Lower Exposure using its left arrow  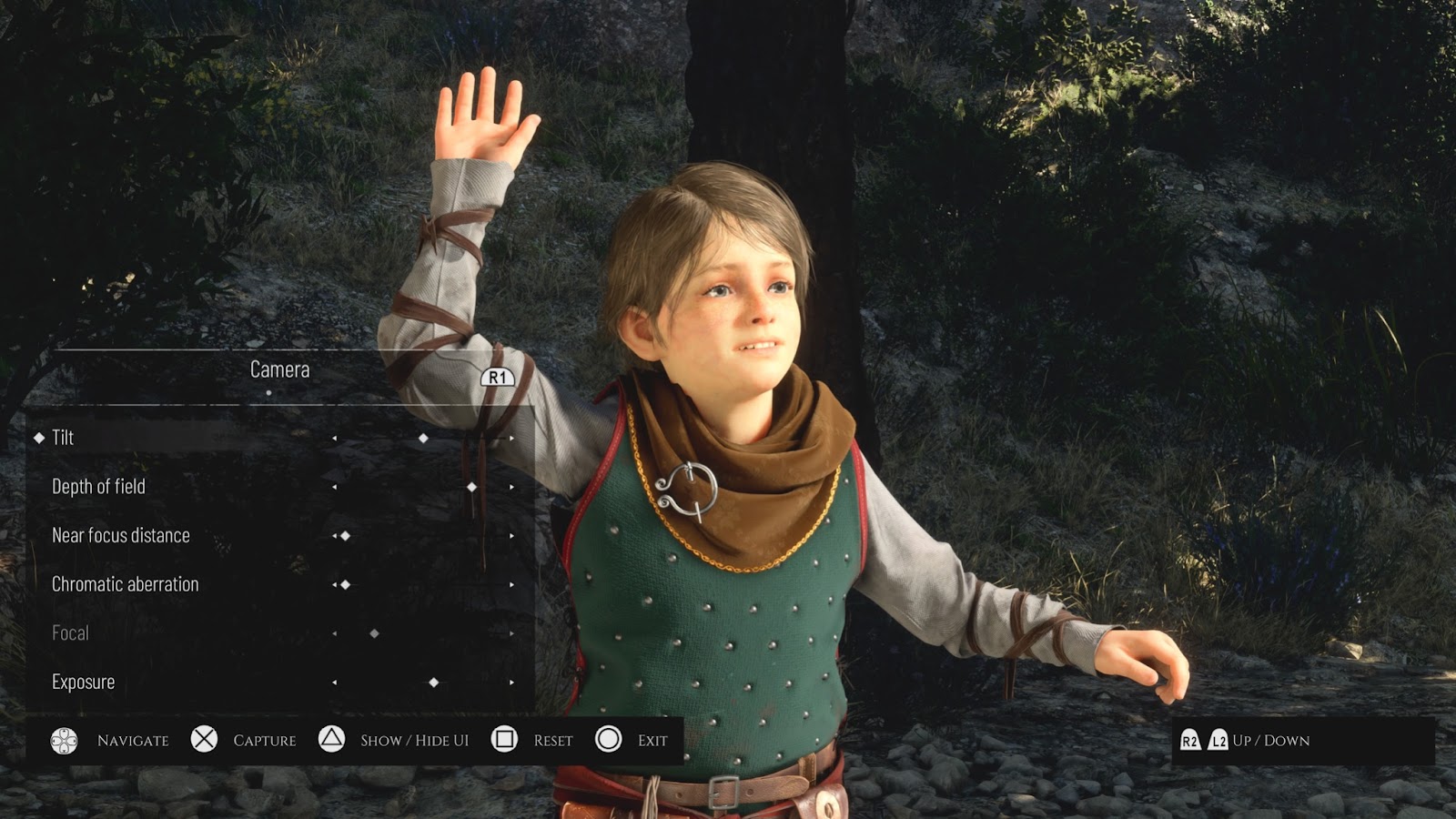pyautogui.click(x=335, y=682)
